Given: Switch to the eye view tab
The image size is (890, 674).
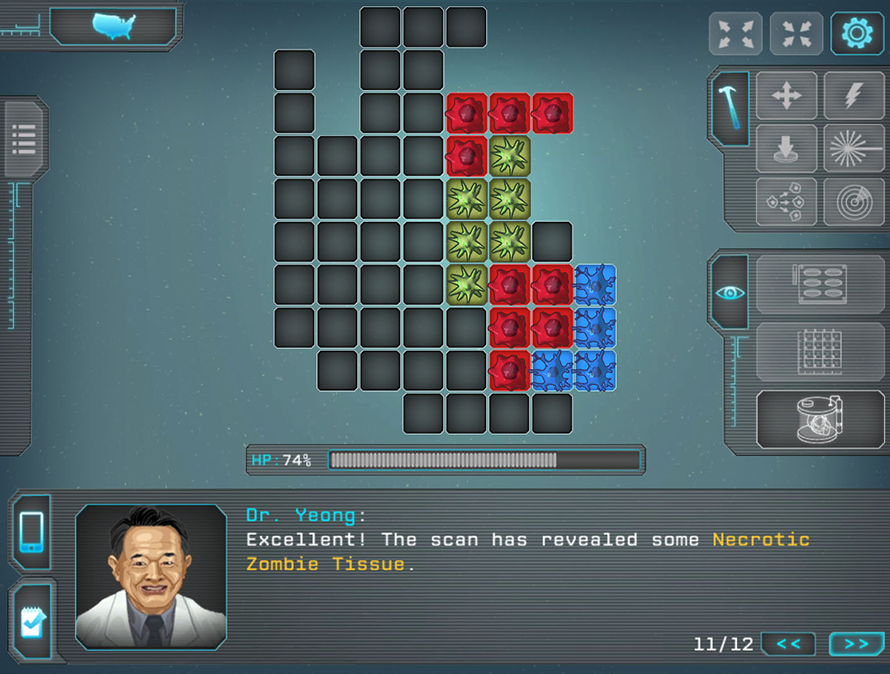Looking at the screenshot, I should pos(731,292).
